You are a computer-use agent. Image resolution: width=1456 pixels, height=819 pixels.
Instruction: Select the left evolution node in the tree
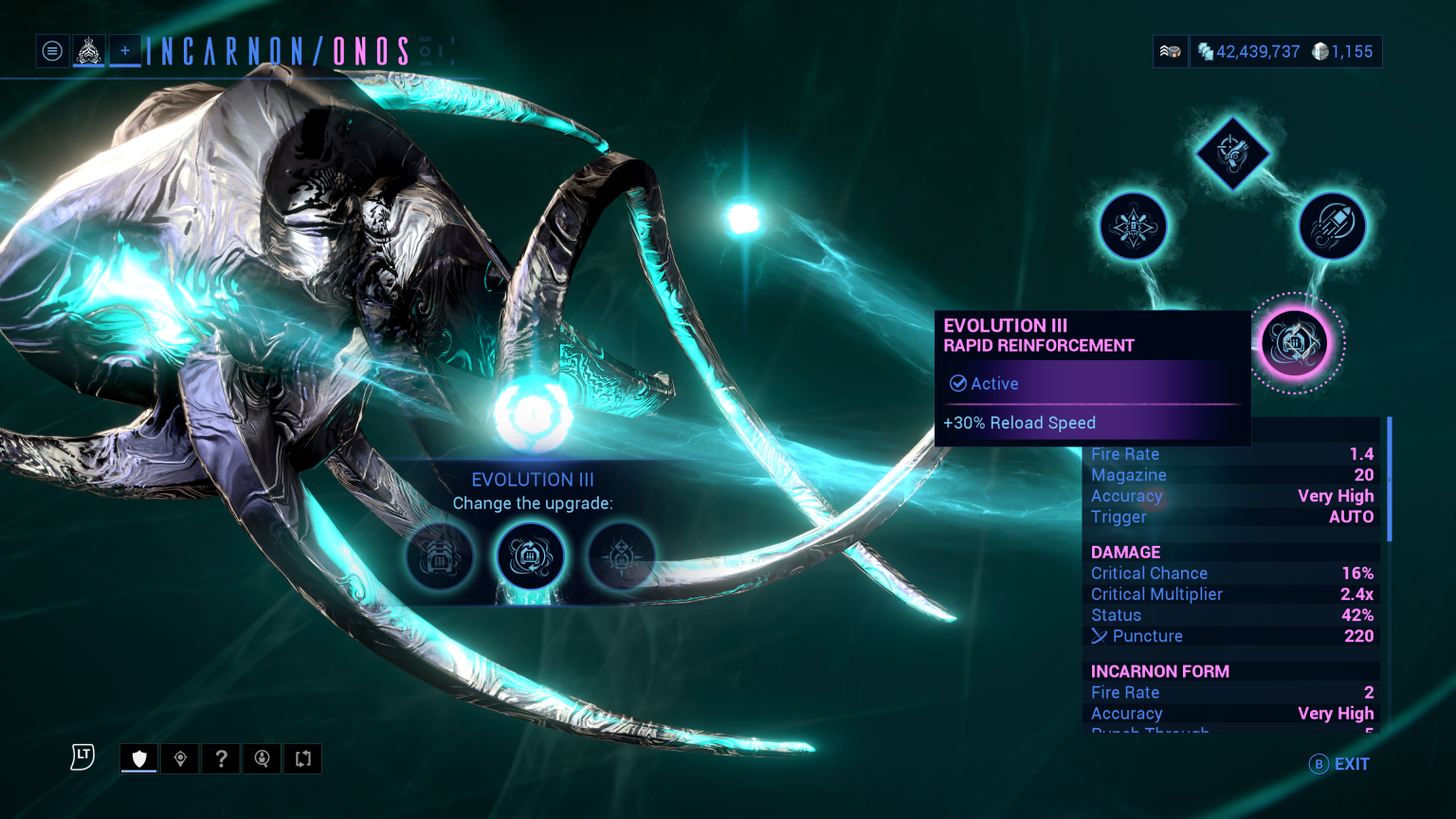coord(1134,226)
